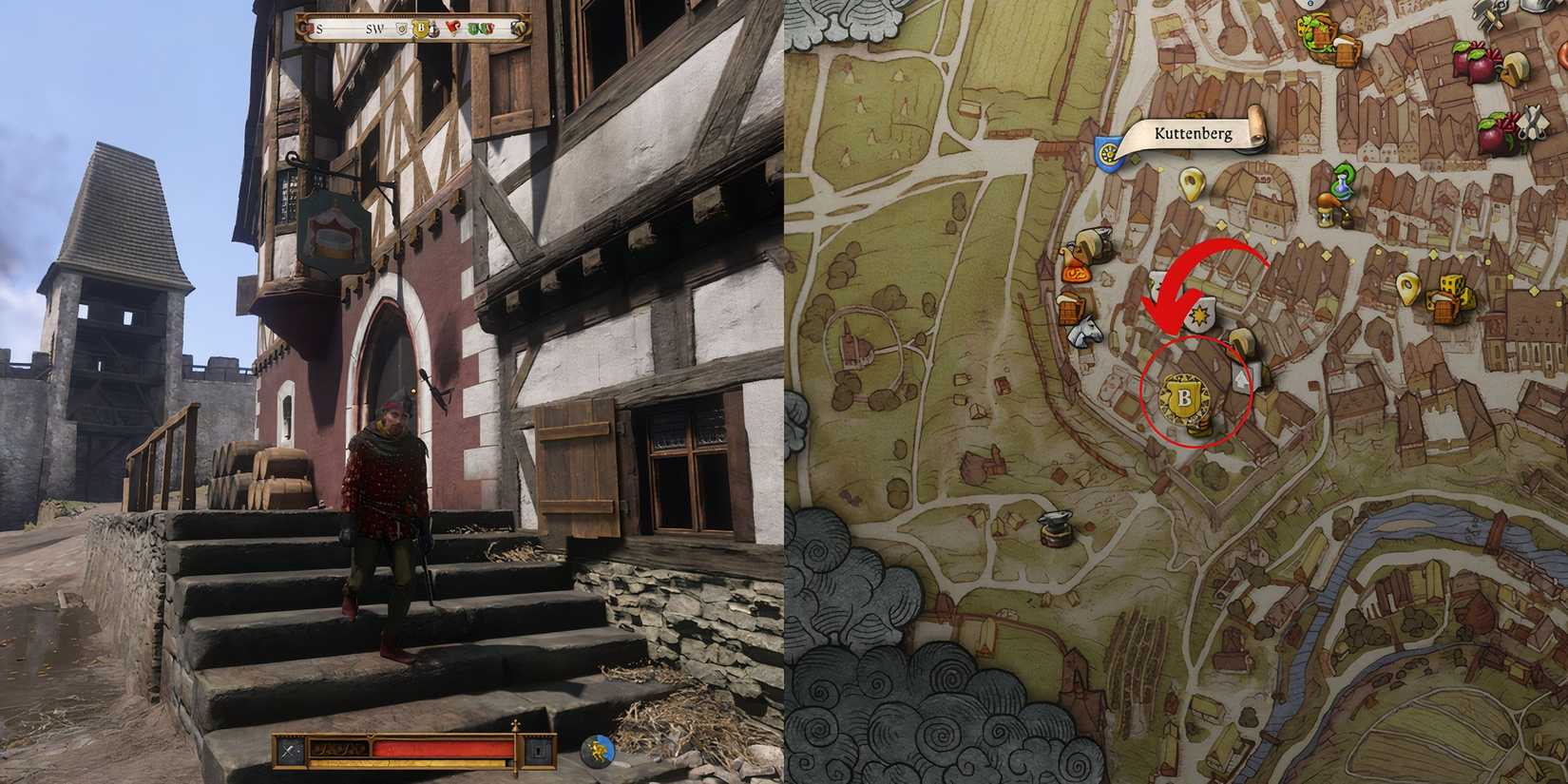Select the circled golden B bathhouse marker
This screenshot has width=1568, height=784.
pos(1185,397)
